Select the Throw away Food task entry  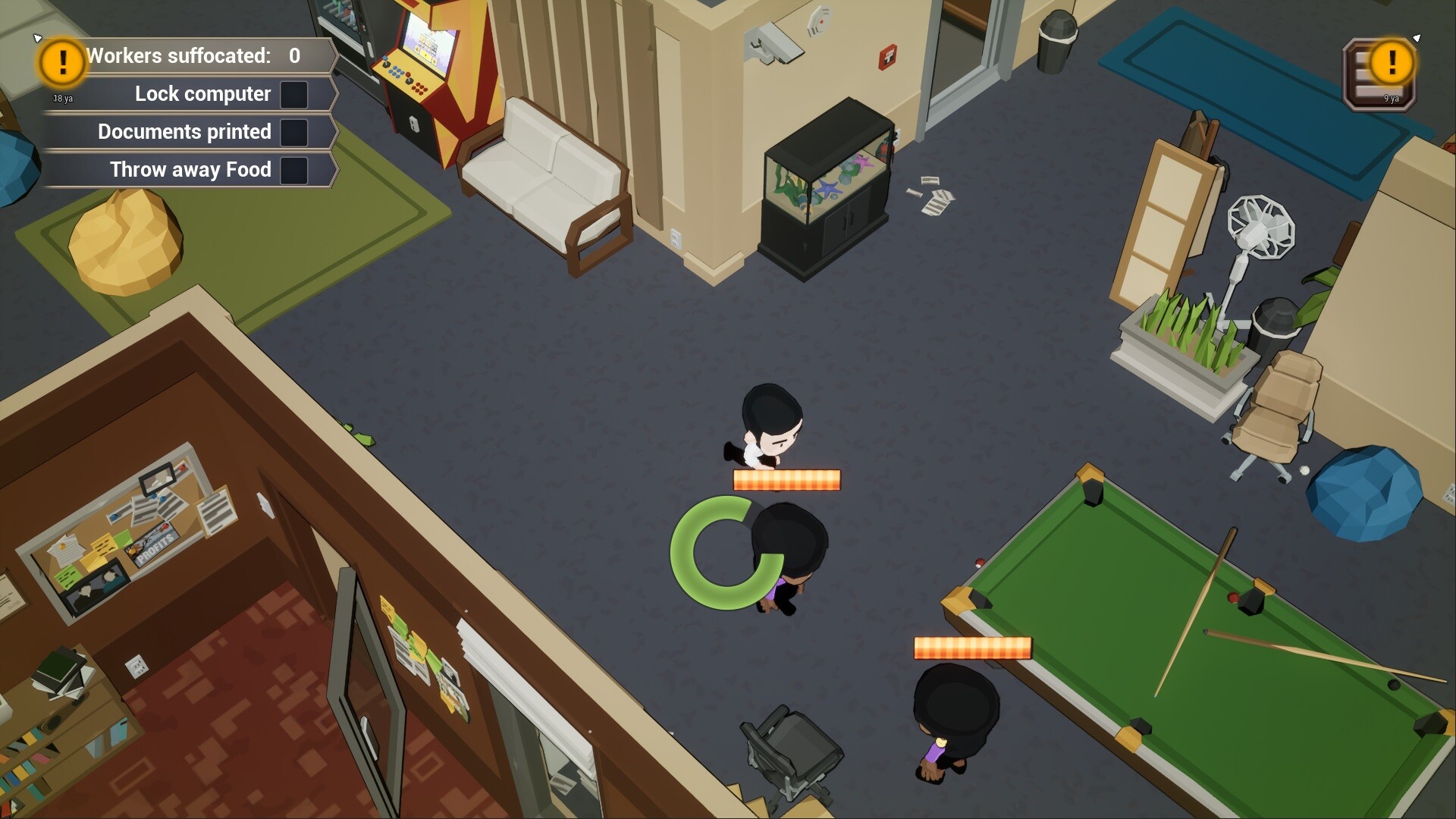tap(190, 170)
